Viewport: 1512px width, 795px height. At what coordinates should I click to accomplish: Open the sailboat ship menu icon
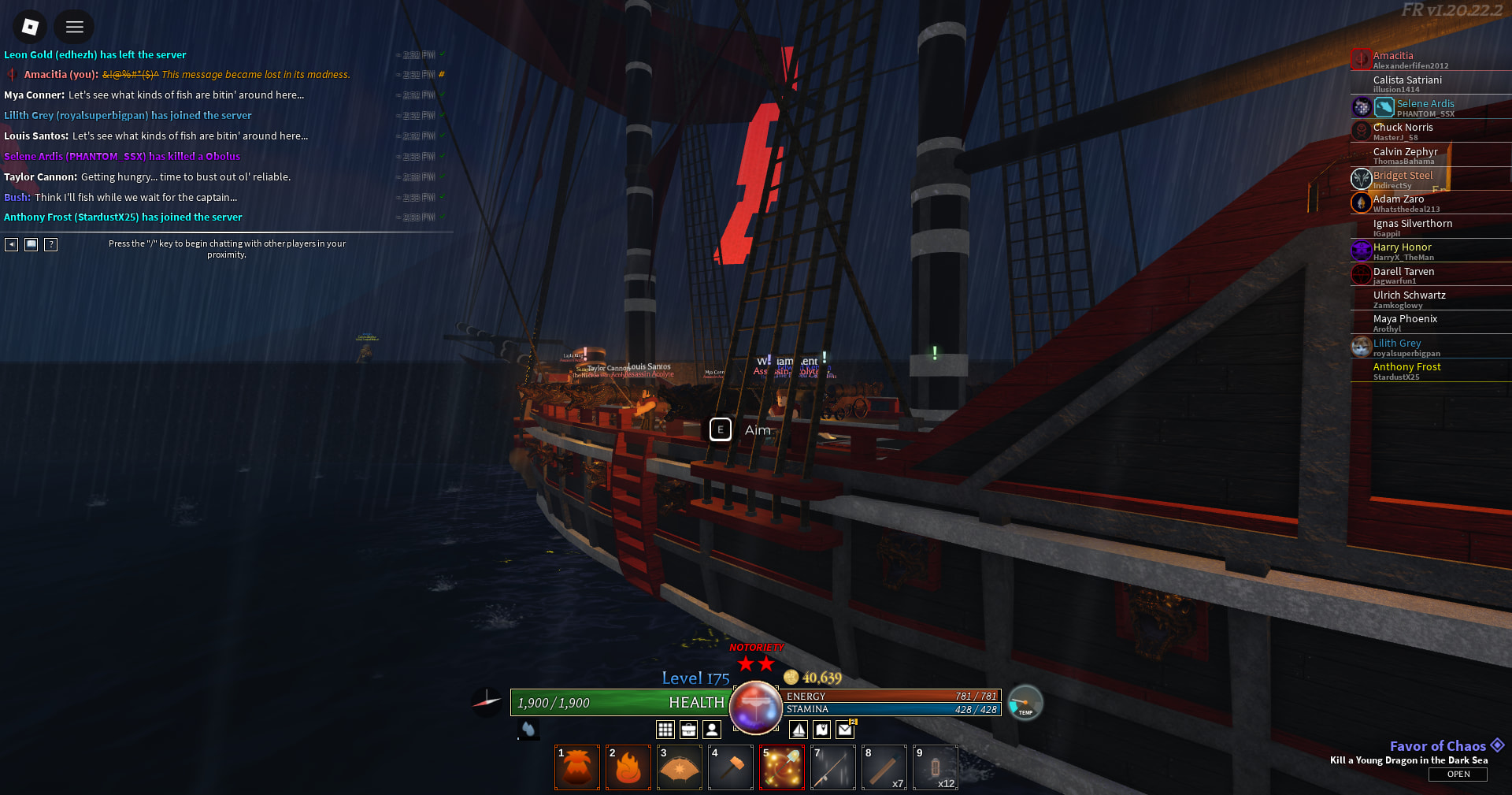[x=799, y=730]
